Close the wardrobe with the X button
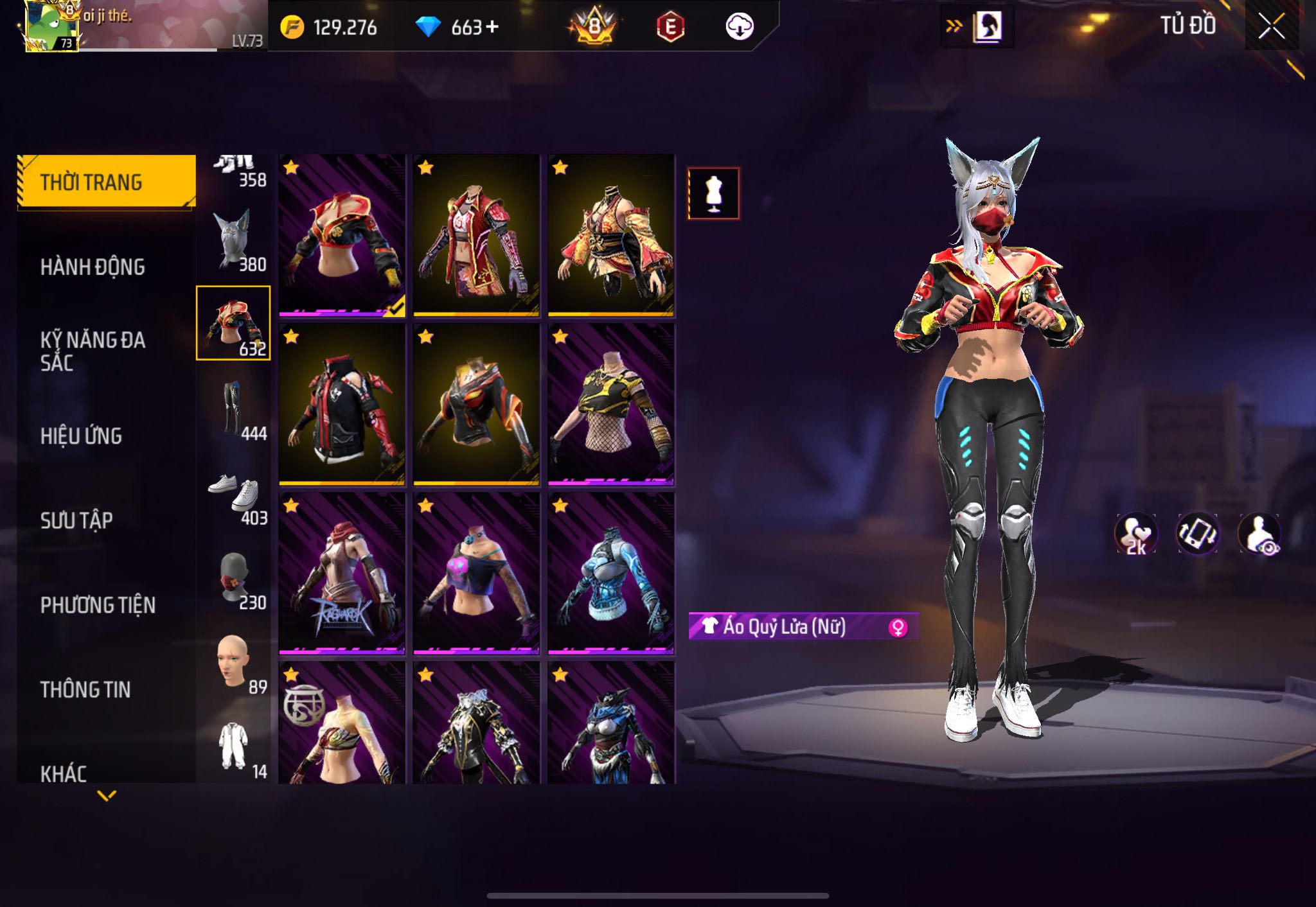The image size is (1316, 907). pos(1271,27)
